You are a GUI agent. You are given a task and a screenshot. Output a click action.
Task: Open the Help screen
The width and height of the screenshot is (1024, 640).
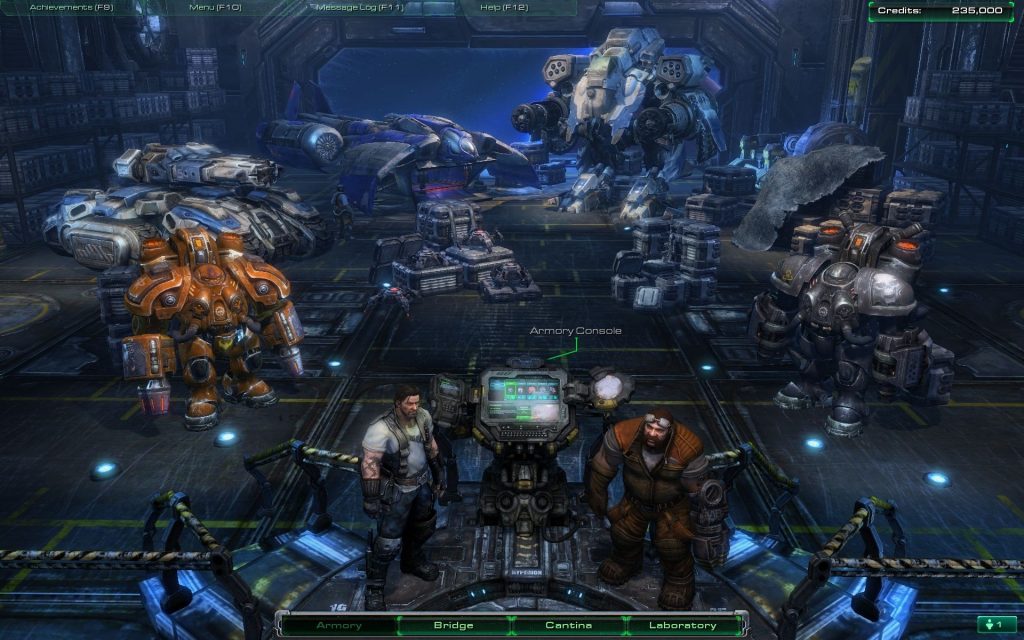504,7
